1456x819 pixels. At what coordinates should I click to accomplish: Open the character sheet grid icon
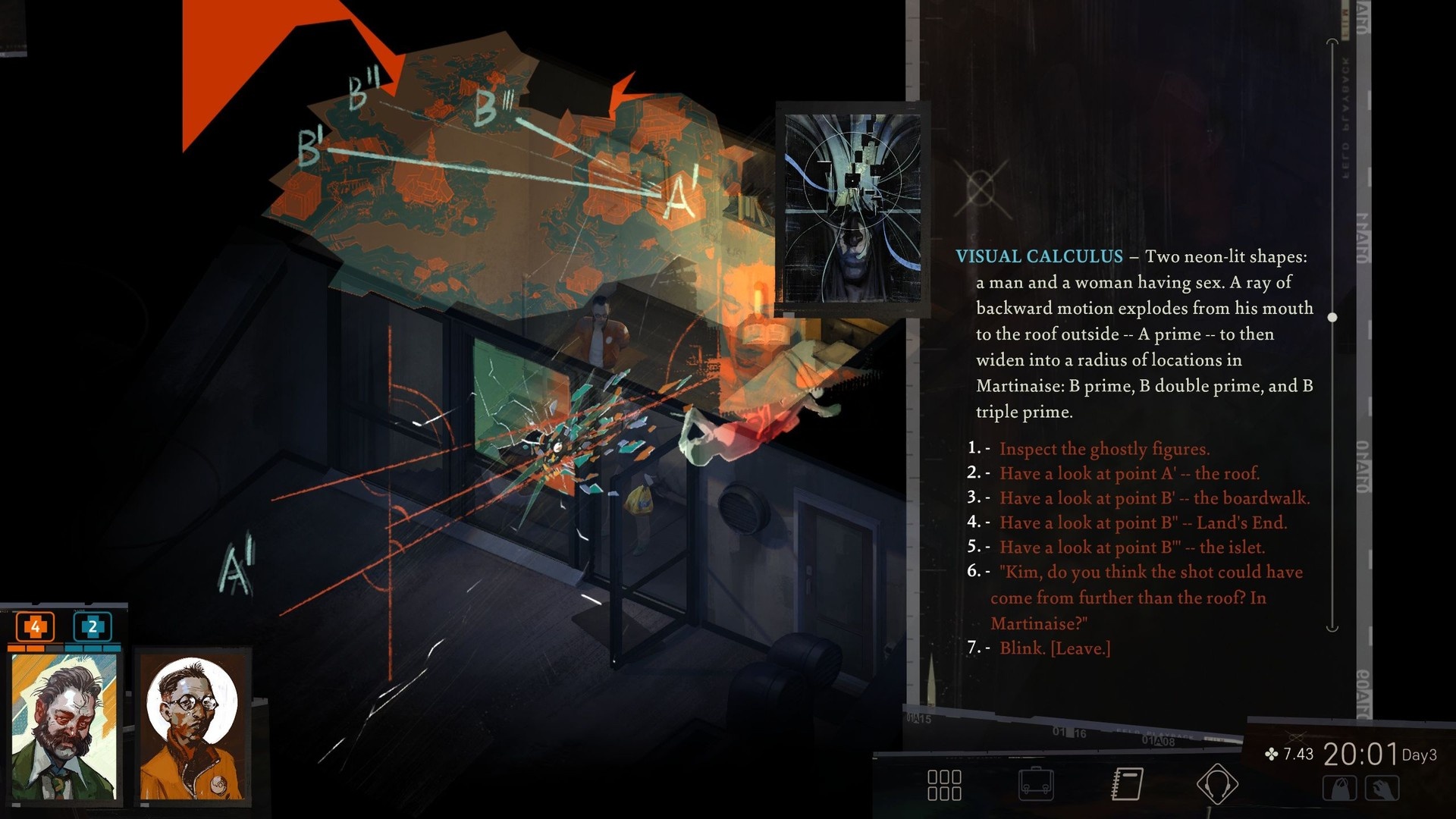tap(944, 785)
